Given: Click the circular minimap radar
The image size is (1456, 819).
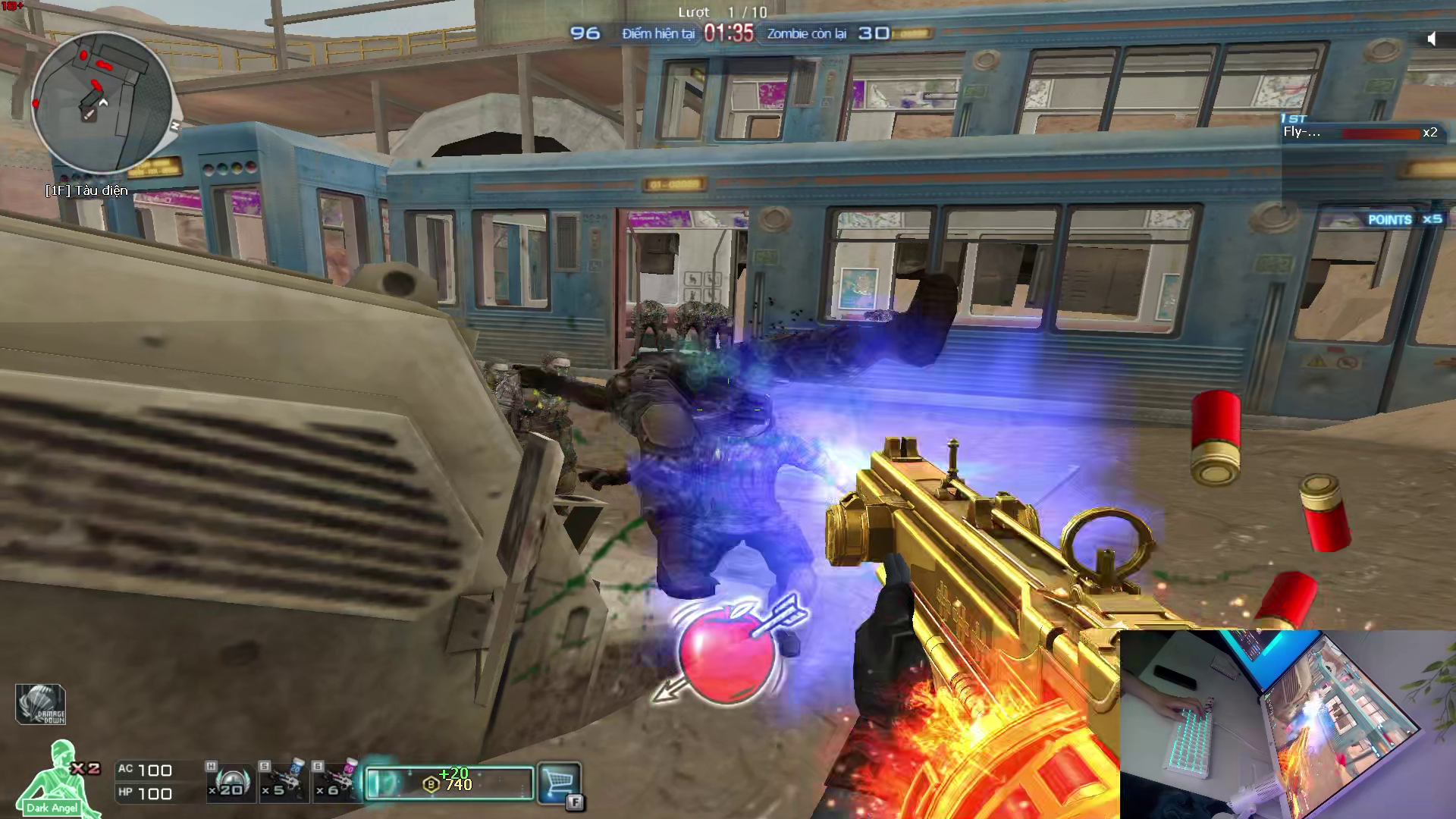Looking at the screenshot, I should coord(102,102).
